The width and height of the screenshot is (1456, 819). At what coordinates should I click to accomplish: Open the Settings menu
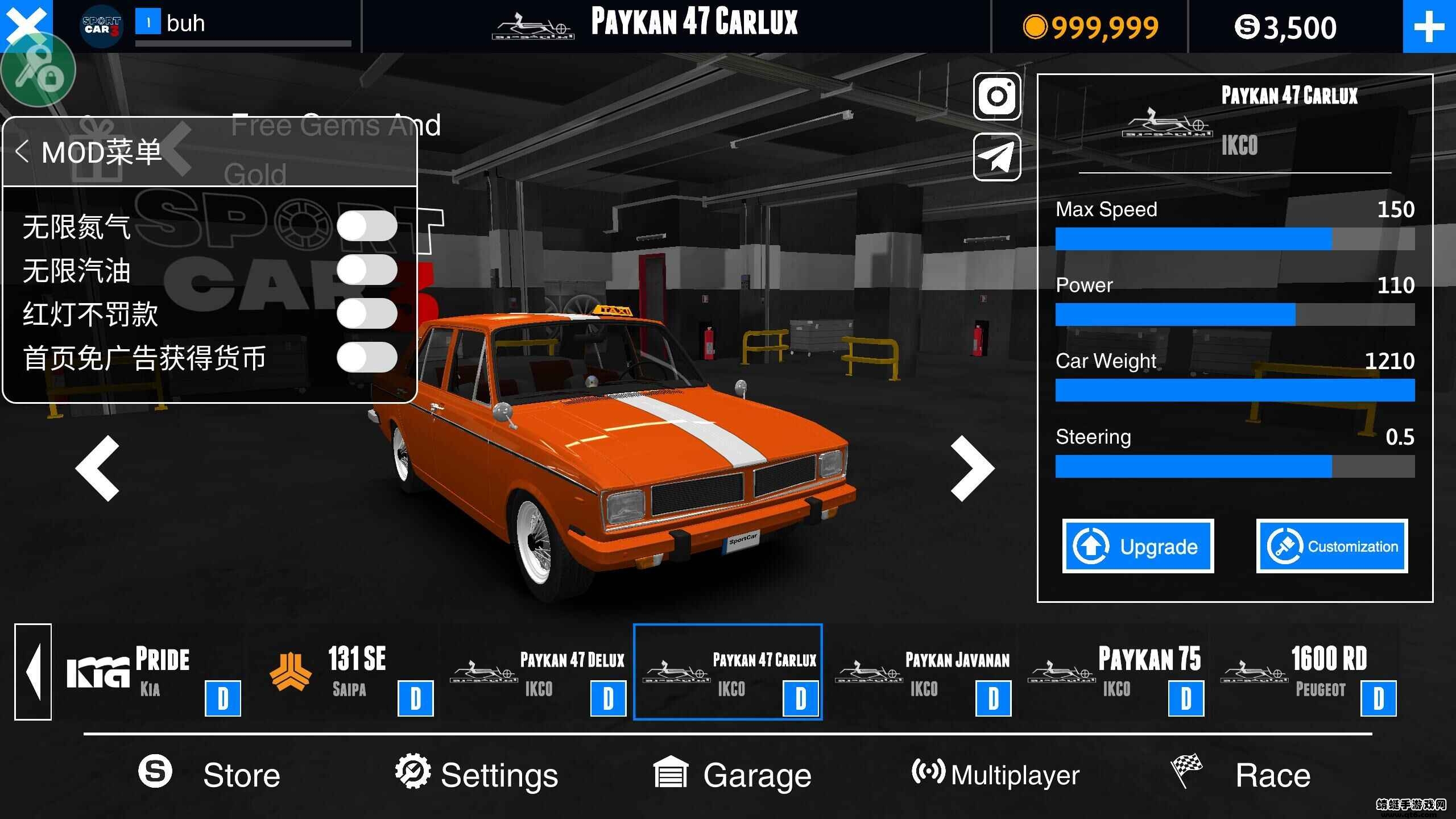pyautogui.click(x=477, y=775)
